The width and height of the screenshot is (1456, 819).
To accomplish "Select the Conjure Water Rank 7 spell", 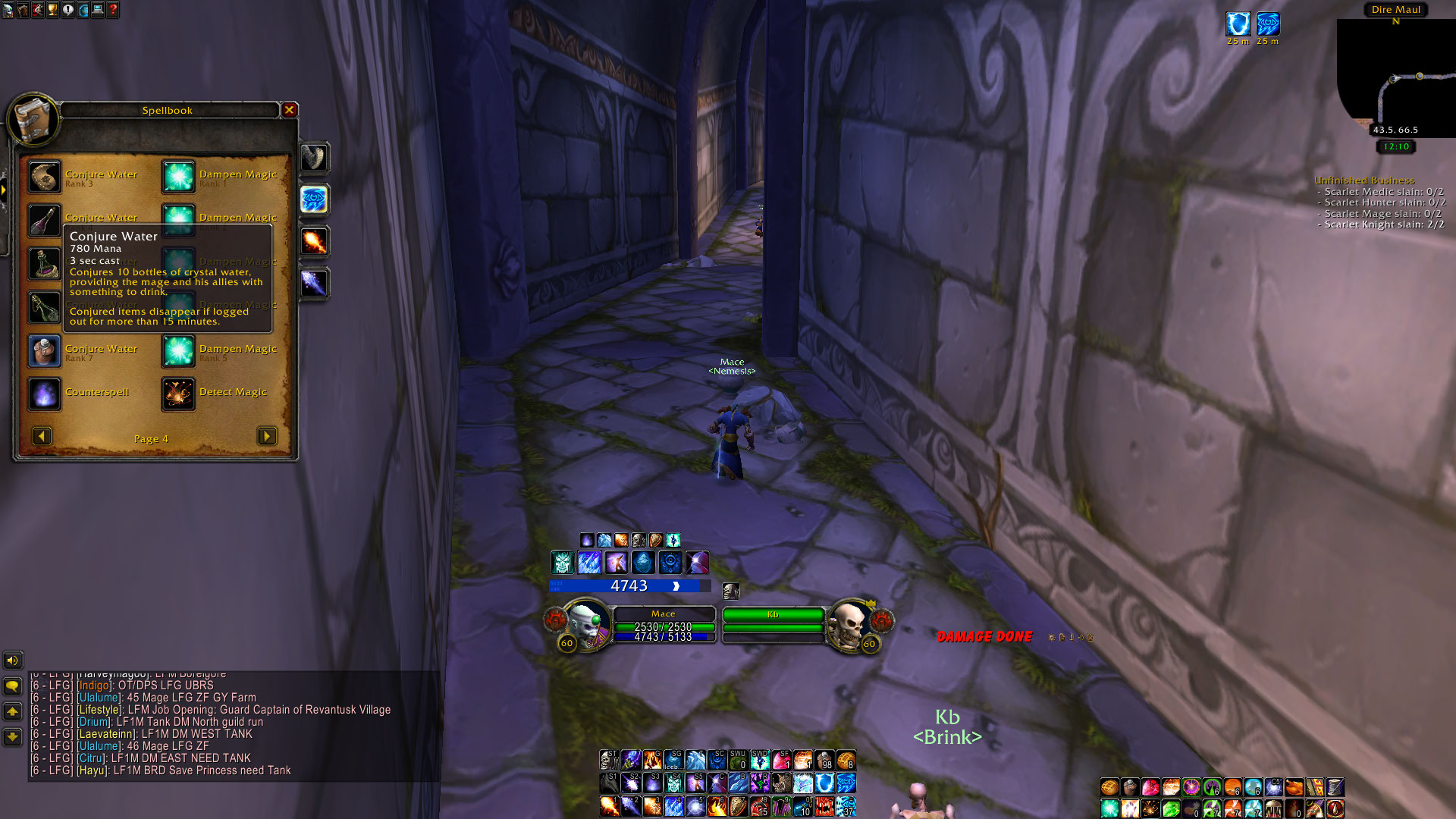I will click(x=45, y=351).
